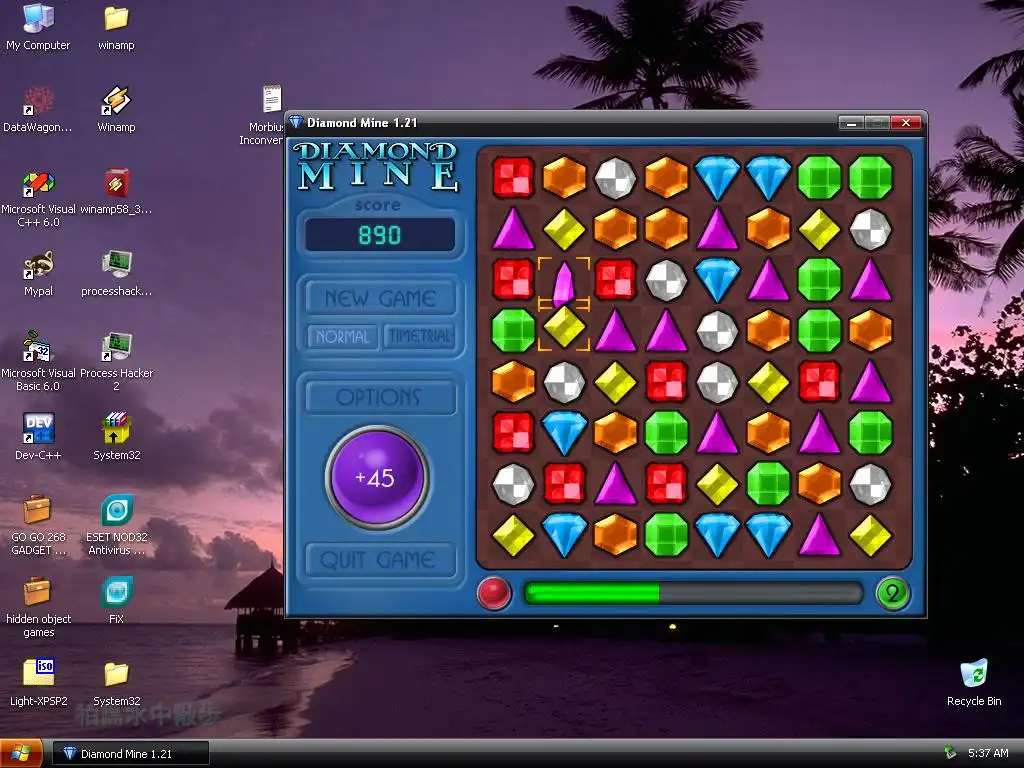Minimize the Diamond Mine window
This screenshot has height=768, width=1024.
click(x=851, y=123)
